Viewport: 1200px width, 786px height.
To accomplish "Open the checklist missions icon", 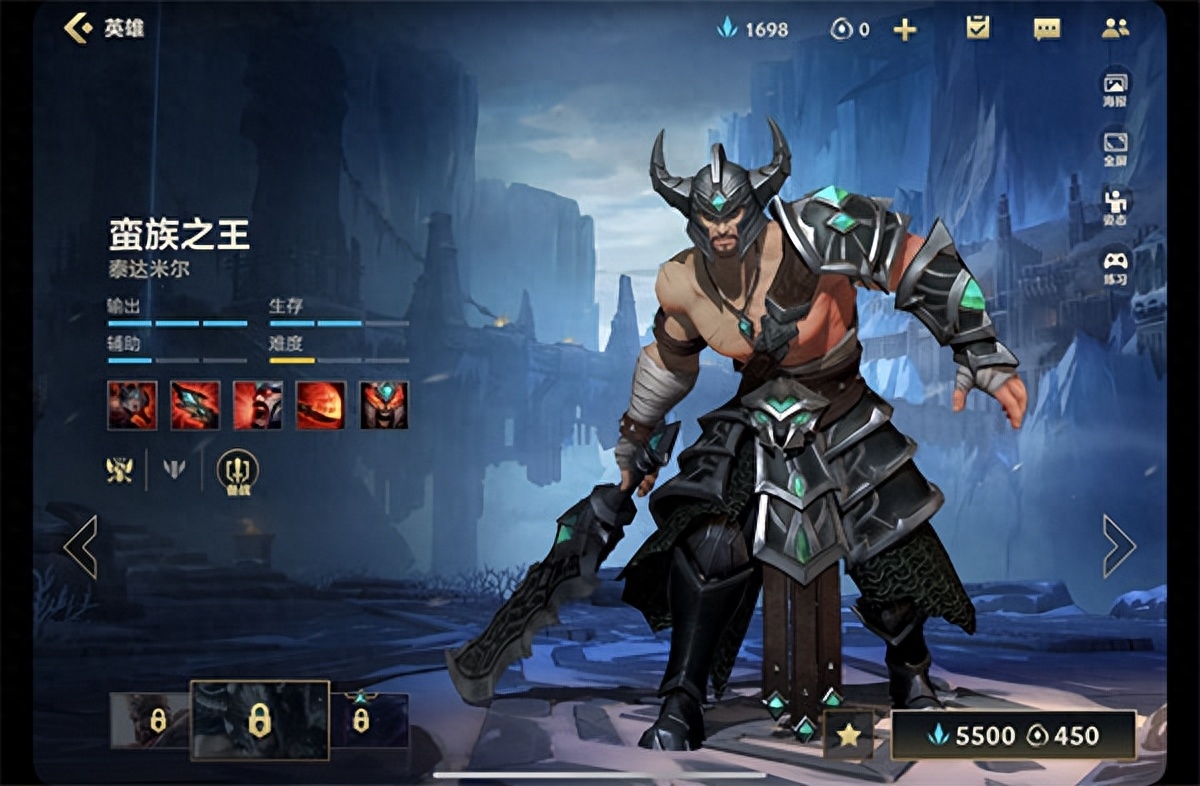I will 977,28.
